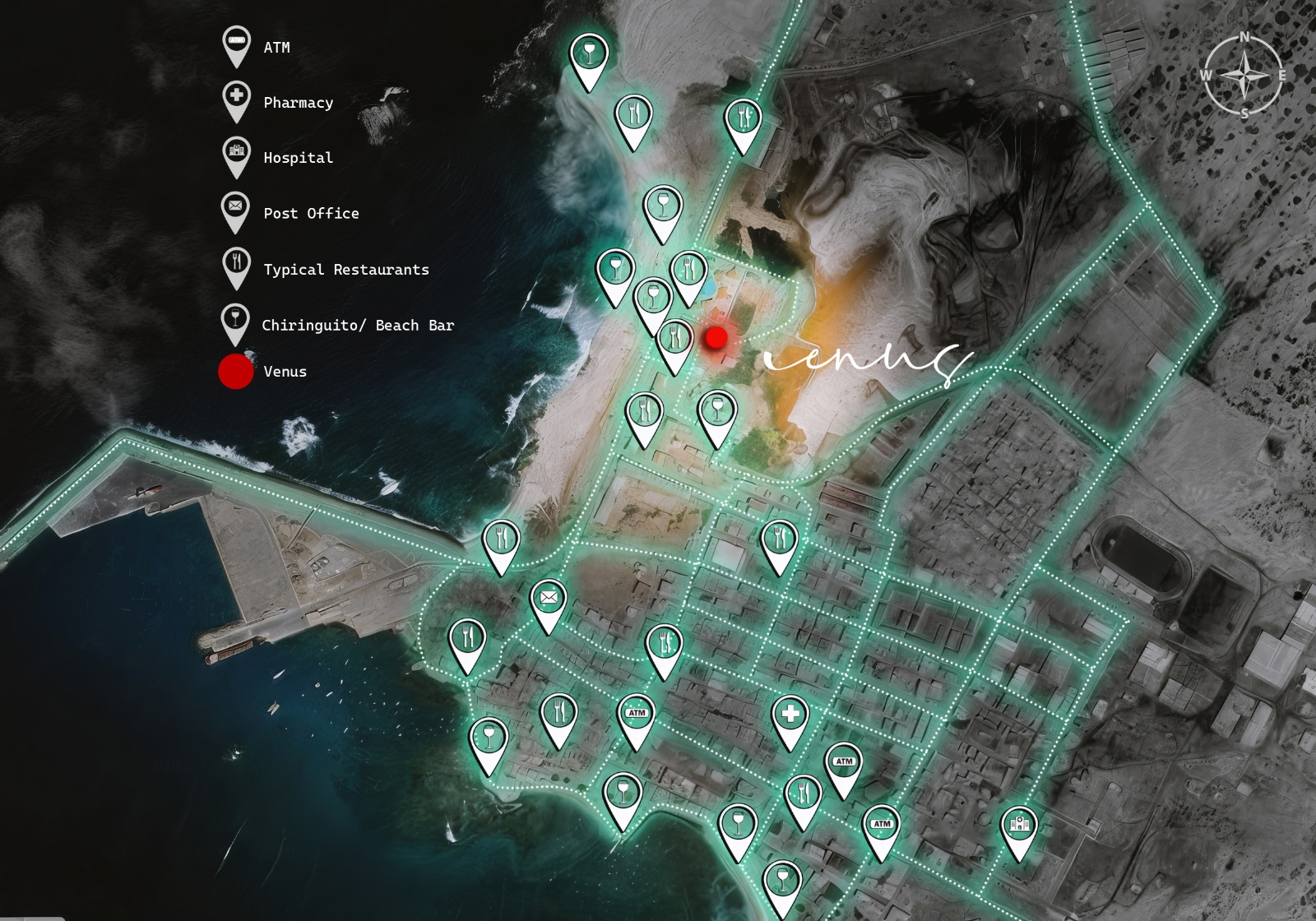The width and height of the screenshot is (1316, 921).
Task: Select the ATM entry in the legend
Action: [276, 48]
